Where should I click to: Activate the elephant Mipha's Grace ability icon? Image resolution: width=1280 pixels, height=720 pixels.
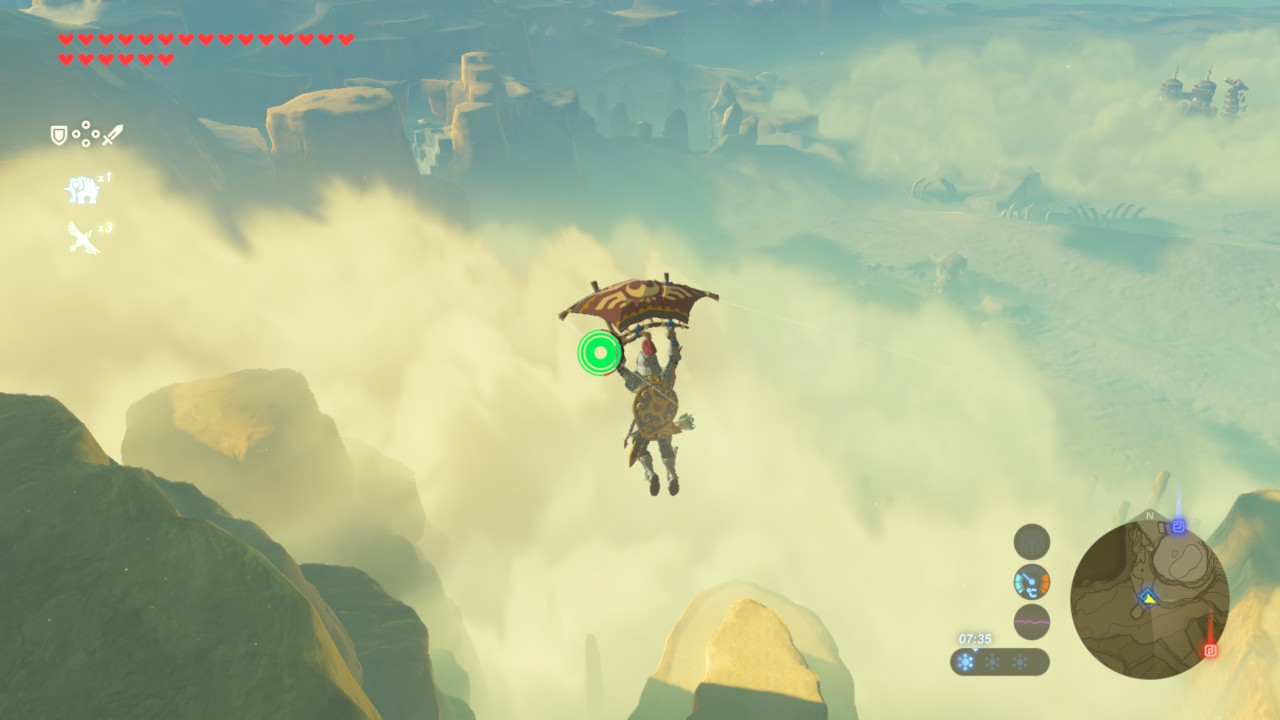[x=83, y=188]
